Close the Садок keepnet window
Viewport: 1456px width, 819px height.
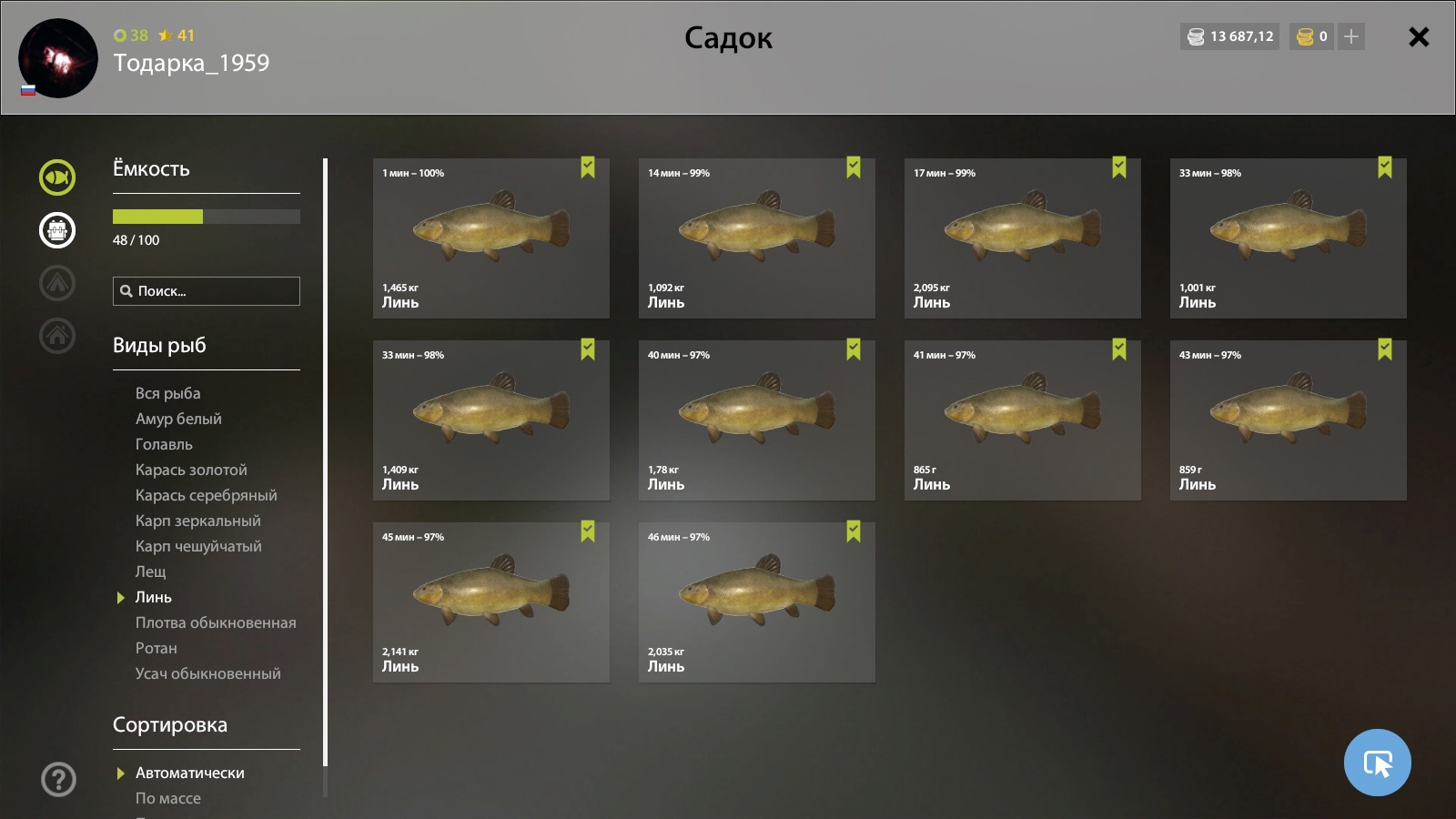tap(1418, 37)
